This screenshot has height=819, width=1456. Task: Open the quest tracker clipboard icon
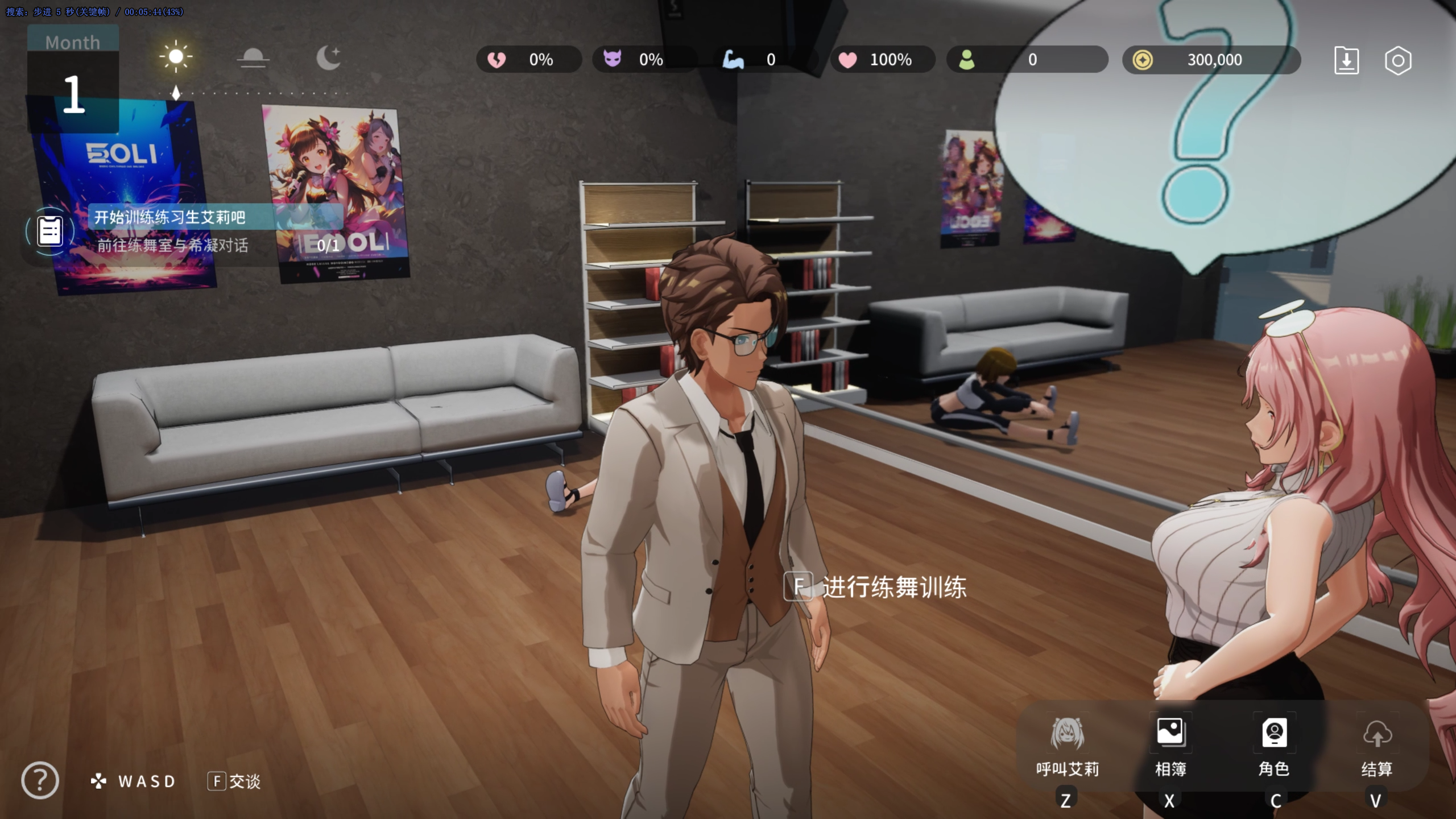point(50,231)
